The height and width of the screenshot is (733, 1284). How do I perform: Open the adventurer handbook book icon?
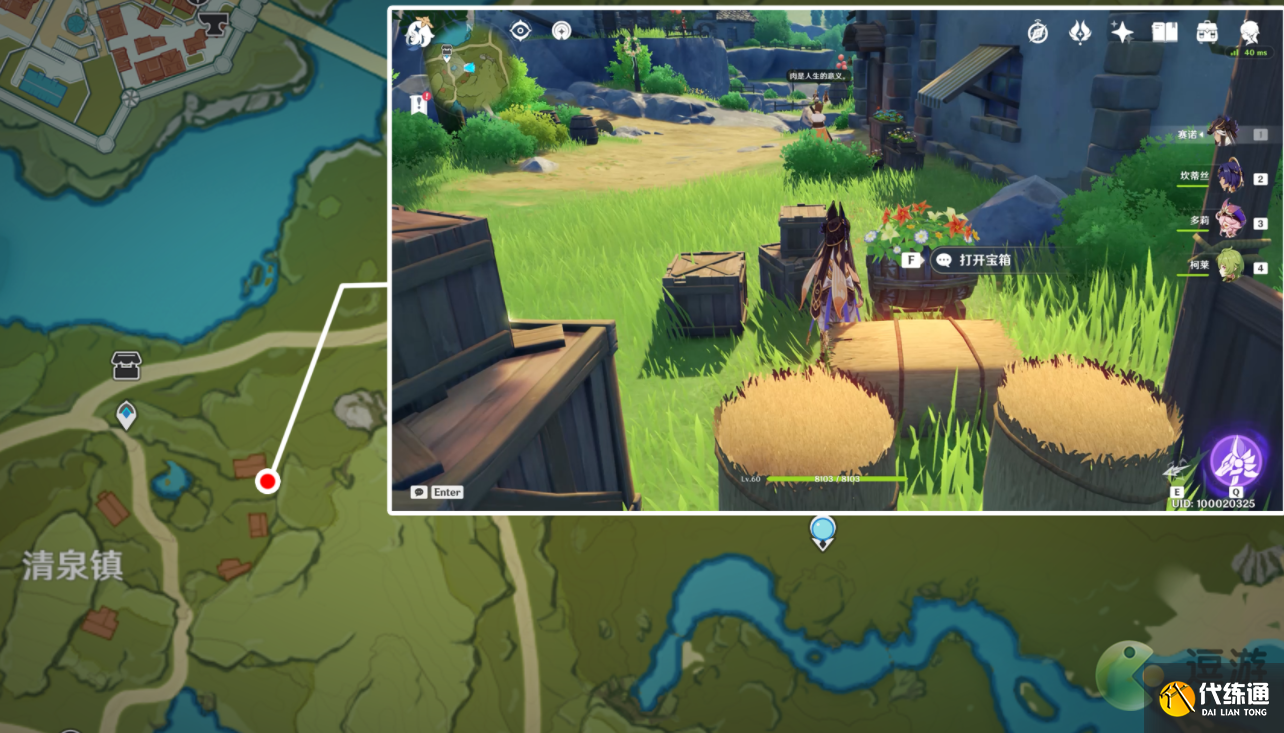tap(1164, 32)
